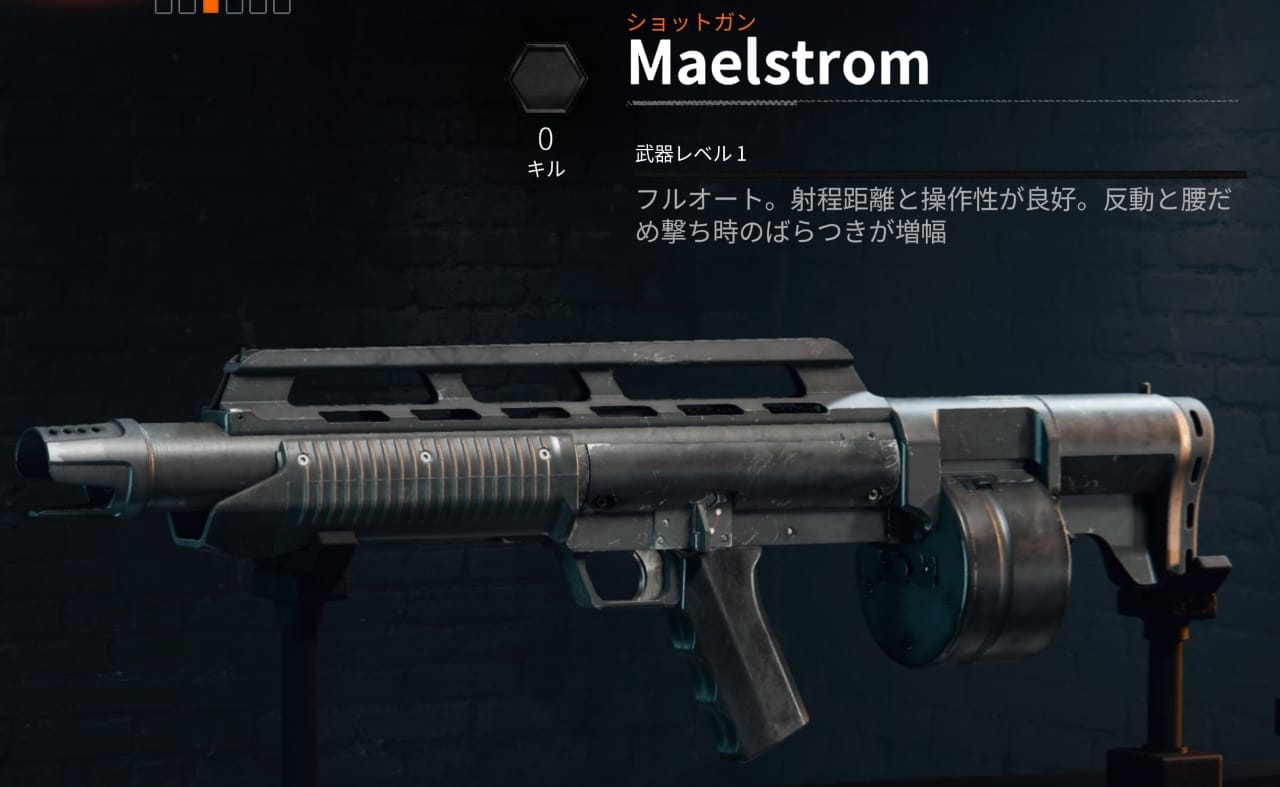
Task: Click the fourth square progress indicator
Action: pyautogui.click(x=235, y=8)
